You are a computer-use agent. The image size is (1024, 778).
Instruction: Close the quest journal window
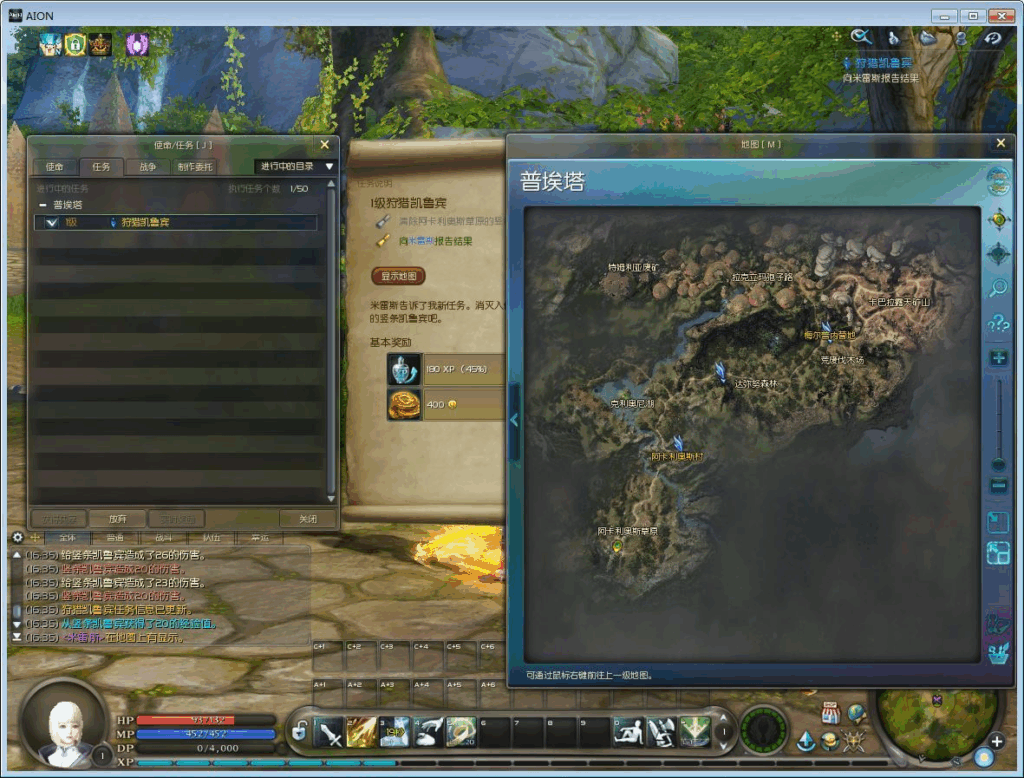point(324,144)
